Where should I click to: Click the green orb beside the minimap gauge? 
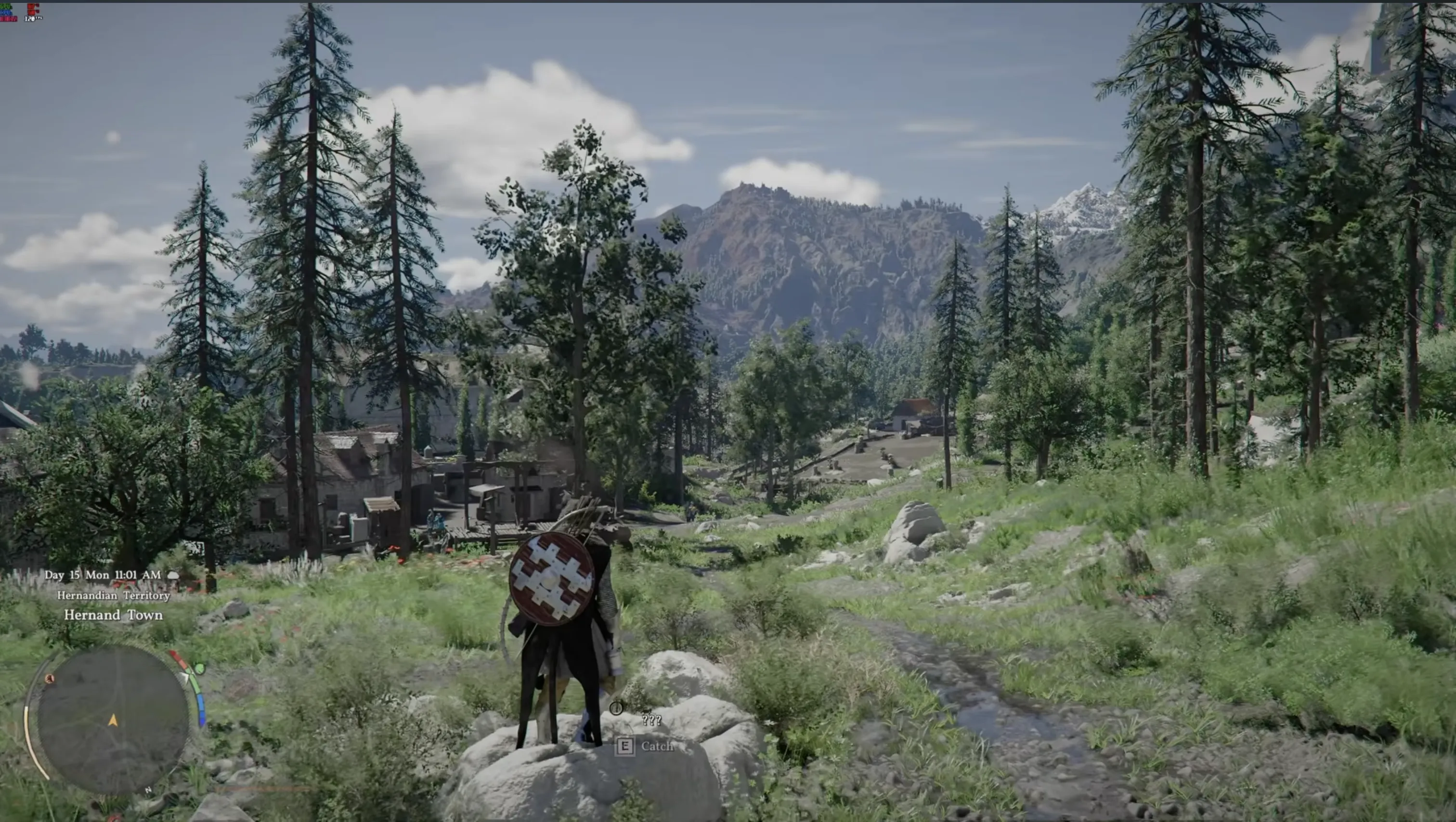pos(199,669)
